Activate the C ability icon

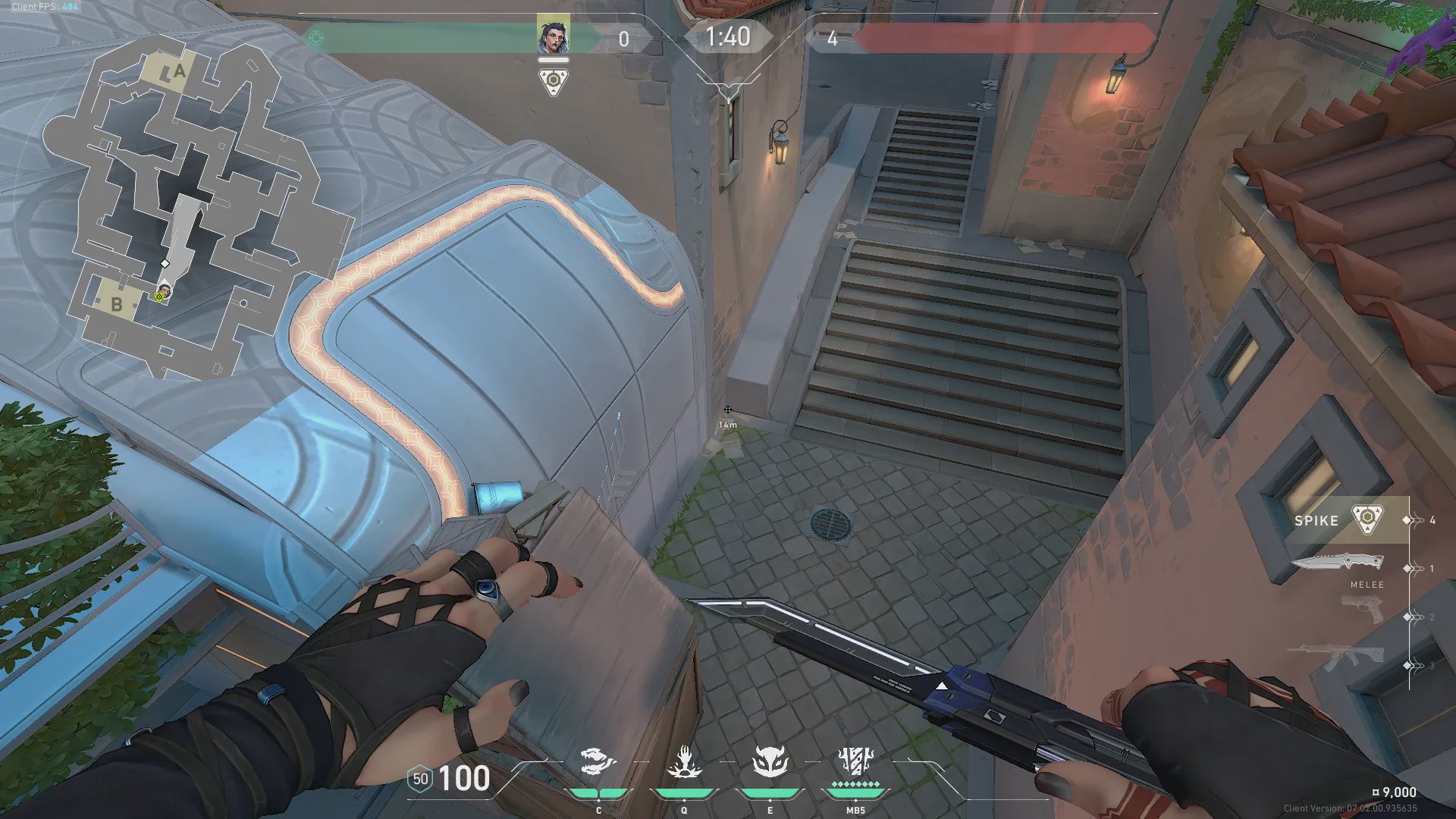pyautogui.click(x=598, y=762)
